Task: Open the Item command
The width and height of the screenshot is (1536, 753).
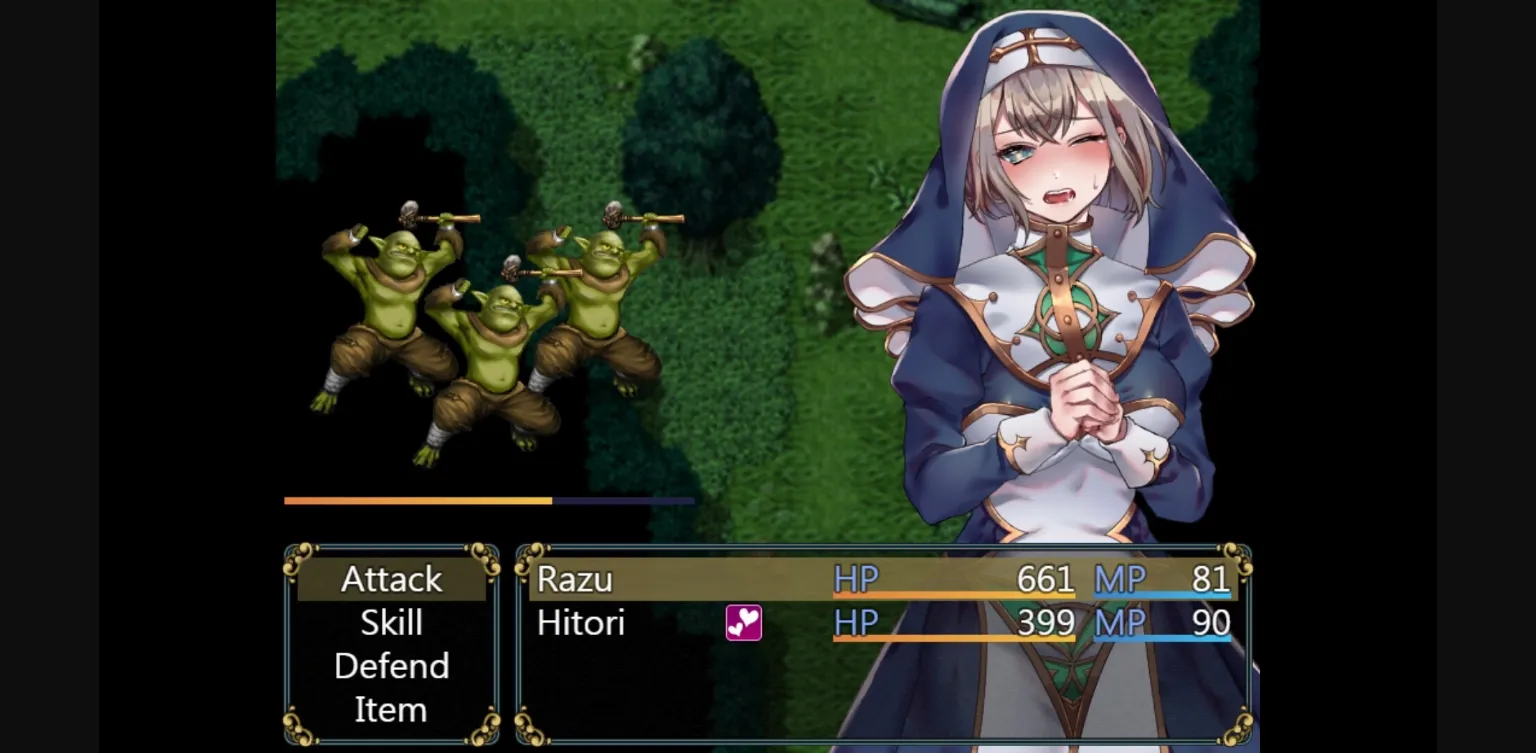Action: (391, 710)
